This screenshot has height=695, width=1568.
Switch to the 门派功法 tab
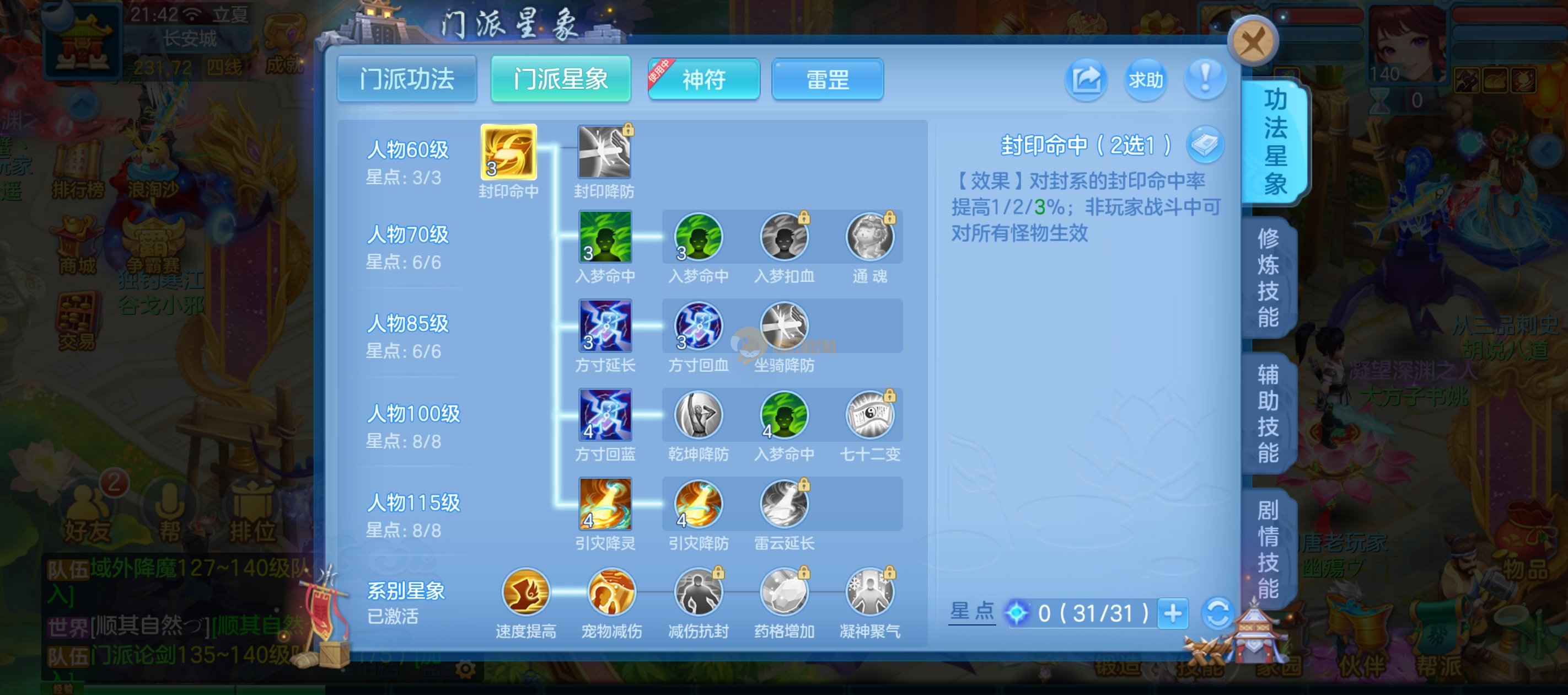pyautogui.click(x=406, y=79)
